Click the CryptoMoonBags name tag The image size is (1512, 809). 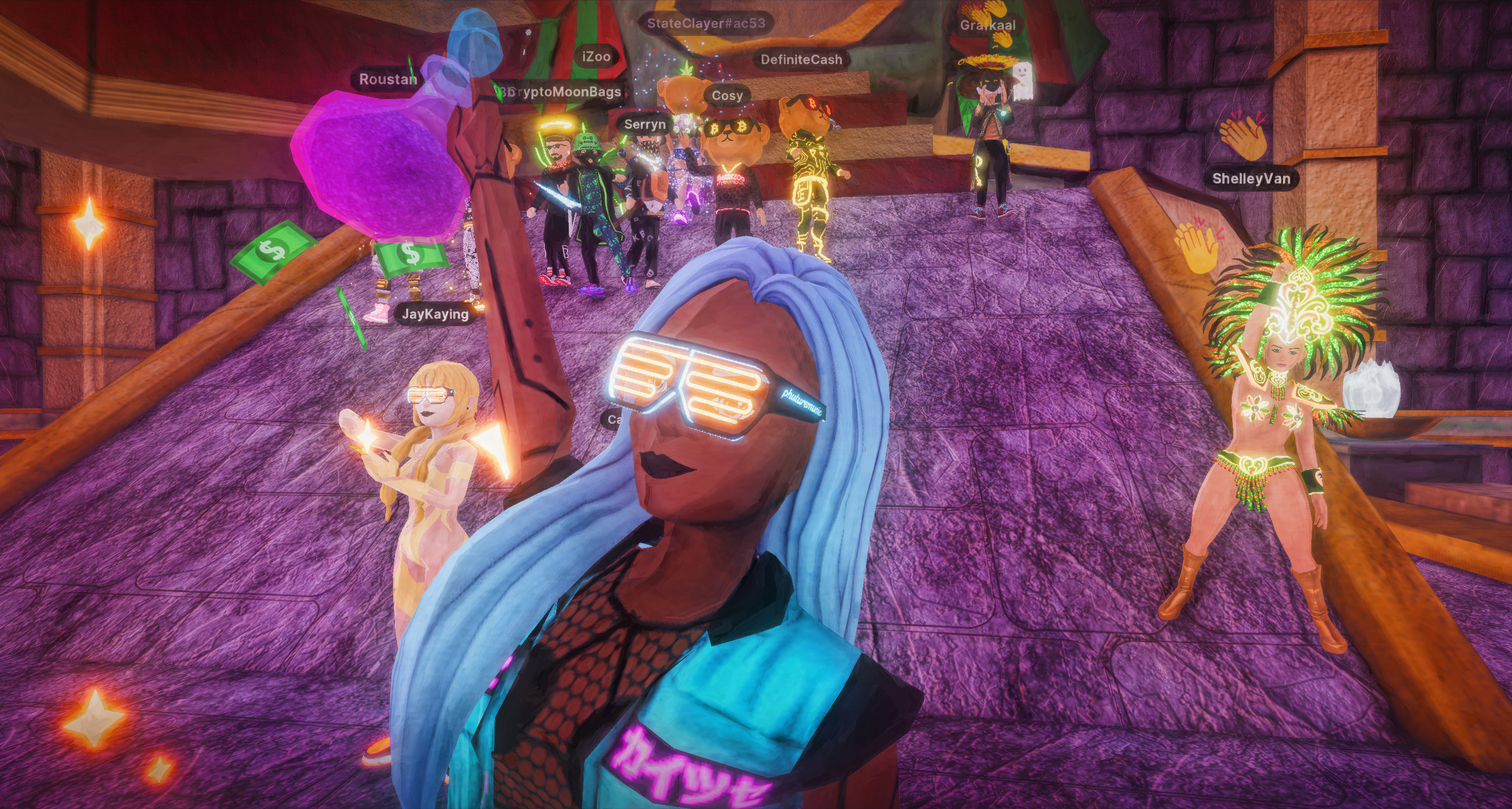[563, 92]
